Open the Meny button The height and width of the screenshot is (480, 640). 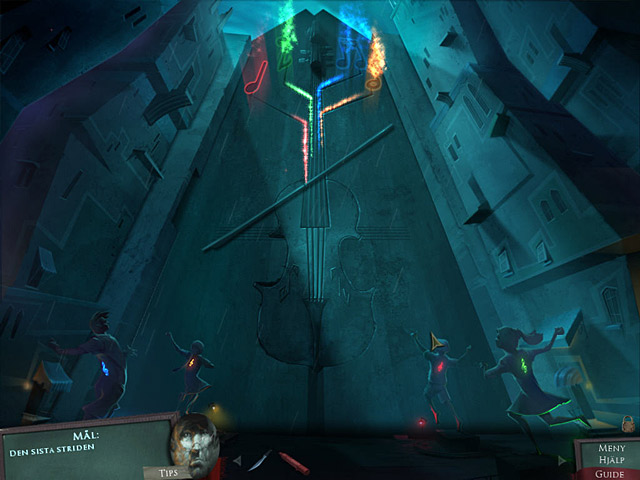pyautogui.click(x=611, y=448)
